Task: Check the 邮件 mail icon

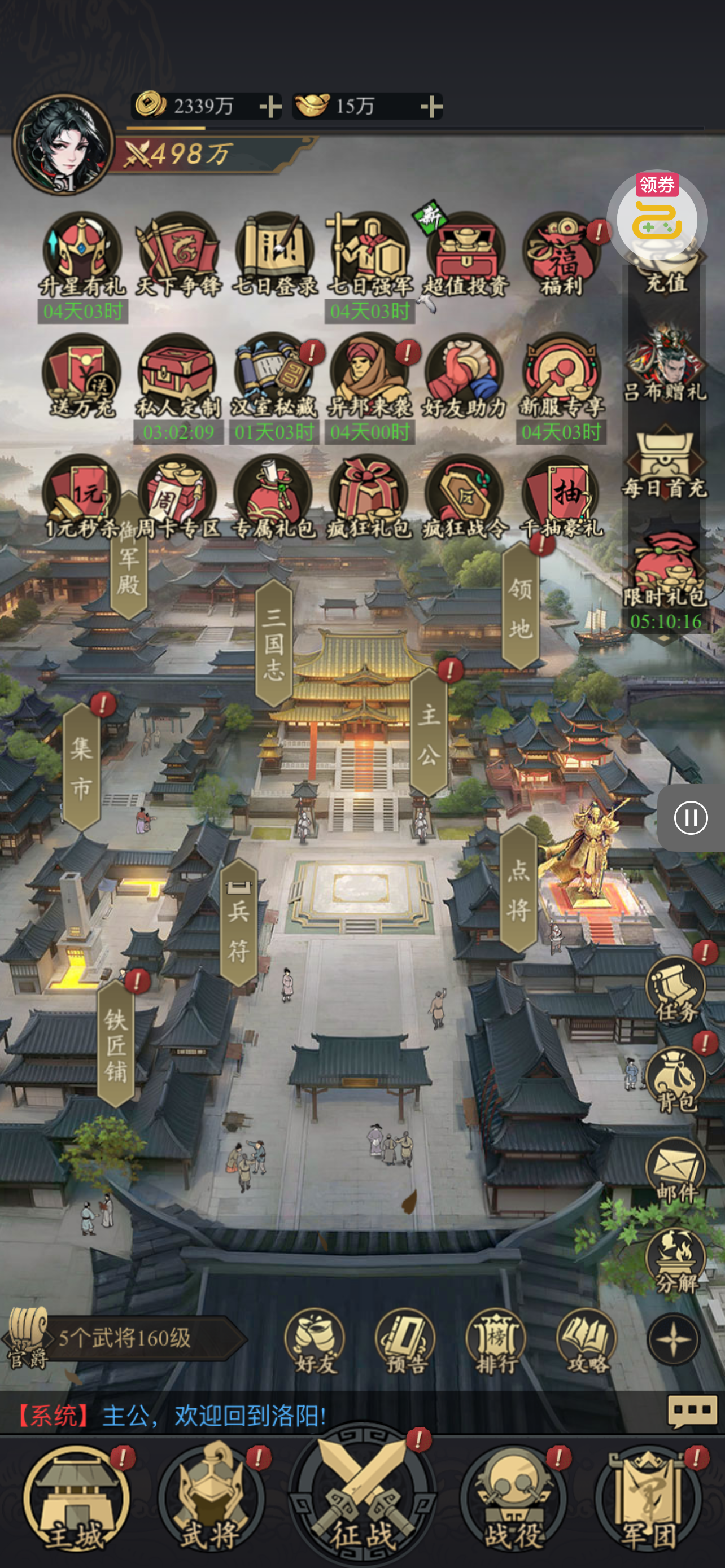Action: tap(675, 1170)
